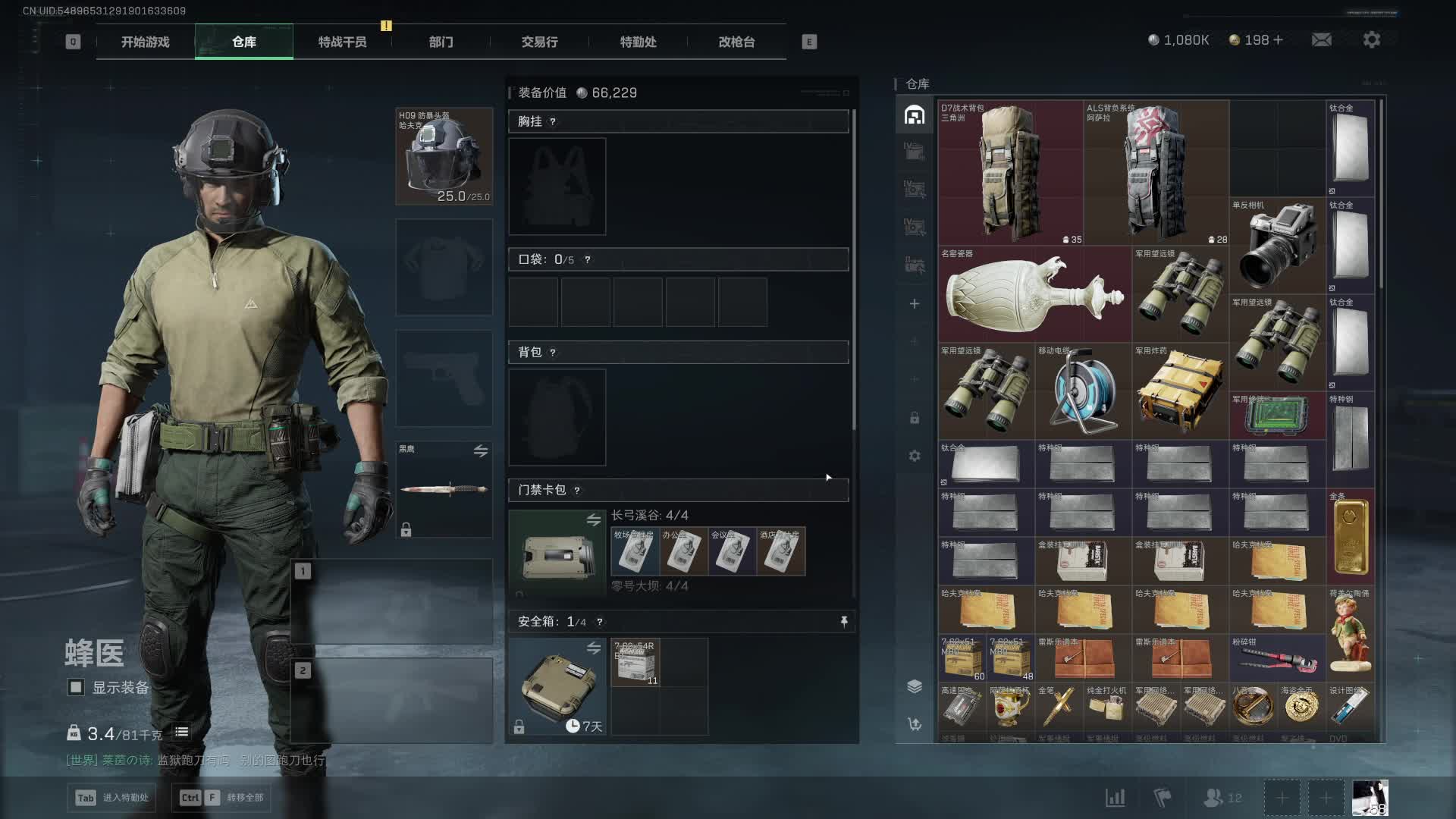Choose the 单反相机 camera item

(1277, 246)
